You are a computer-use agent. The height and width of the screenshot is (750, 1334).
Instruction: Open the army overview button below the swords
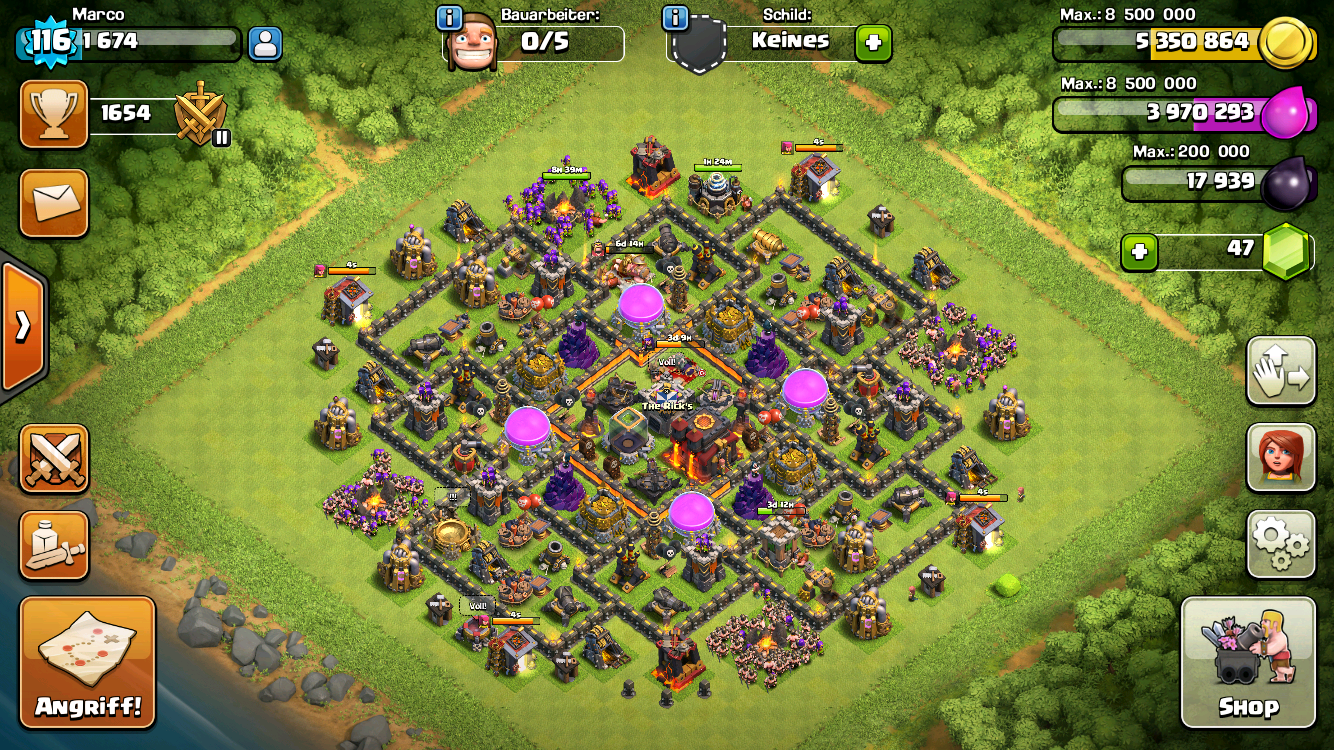54,545
